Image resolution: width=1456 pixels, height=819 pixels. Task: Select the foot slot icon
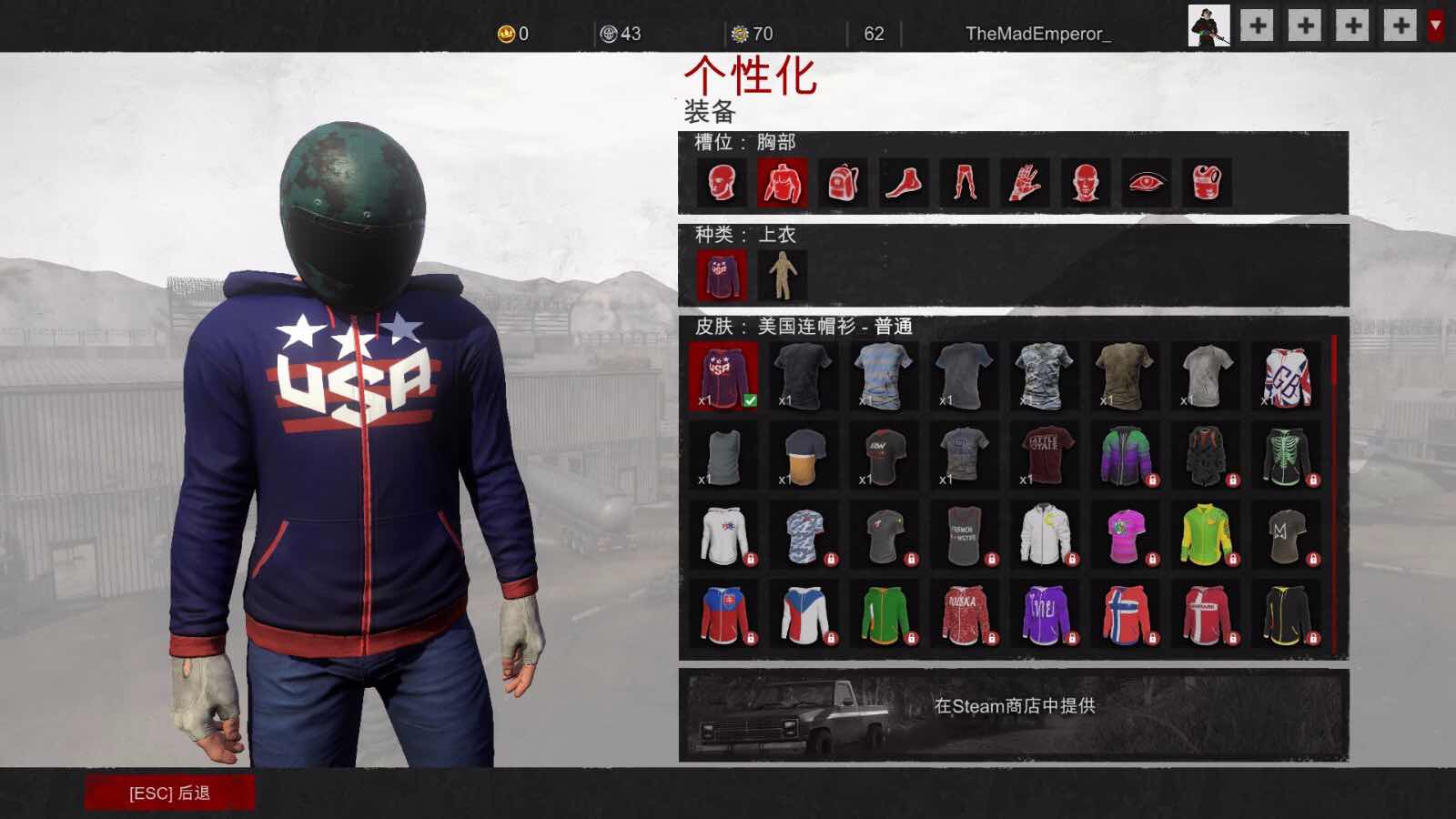(904, 182)
